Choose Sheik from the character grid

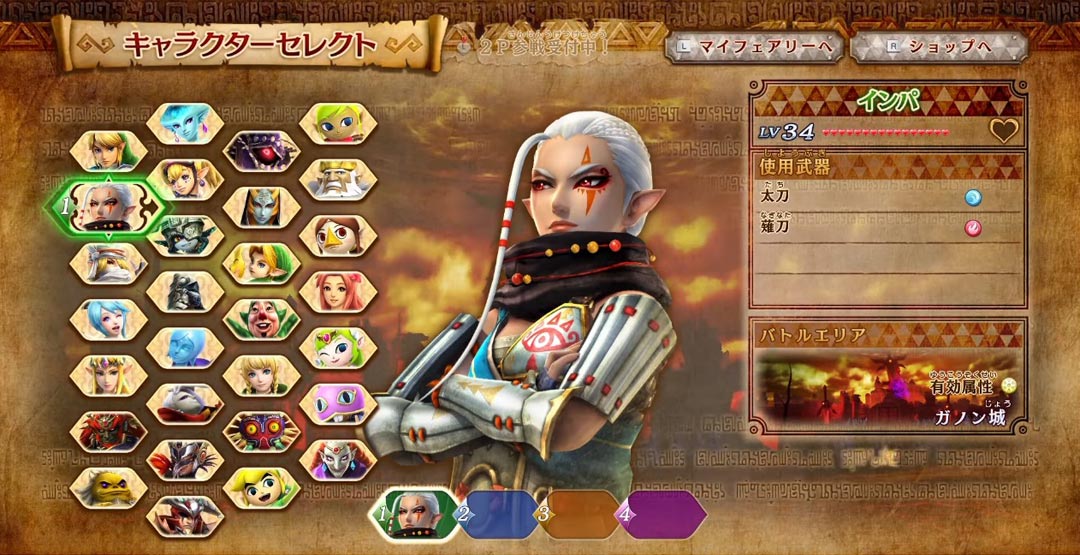click(x=108, y=263)
